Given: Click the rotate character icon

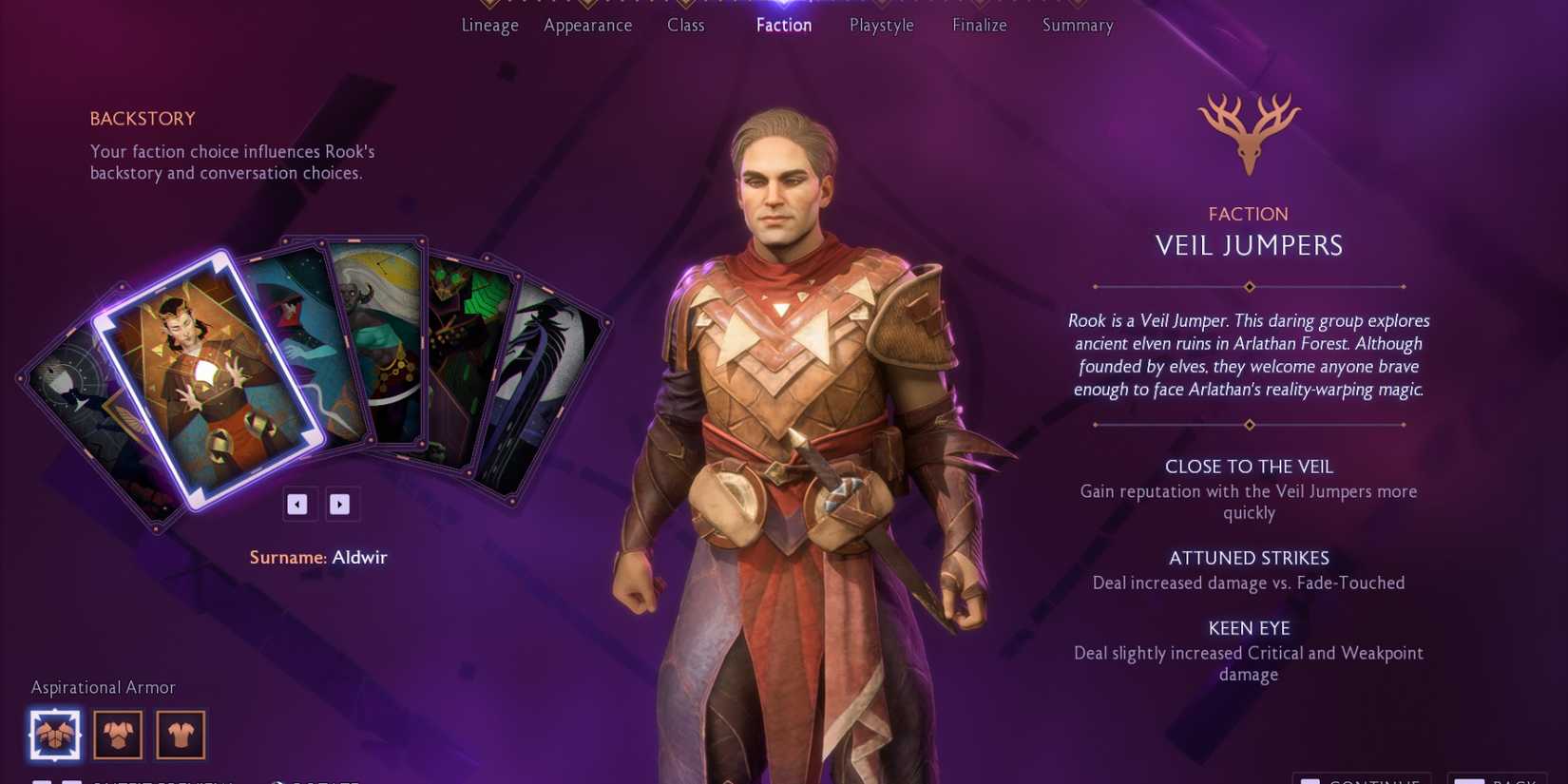Looking at the screenshot, I should (x=277, y=780).
